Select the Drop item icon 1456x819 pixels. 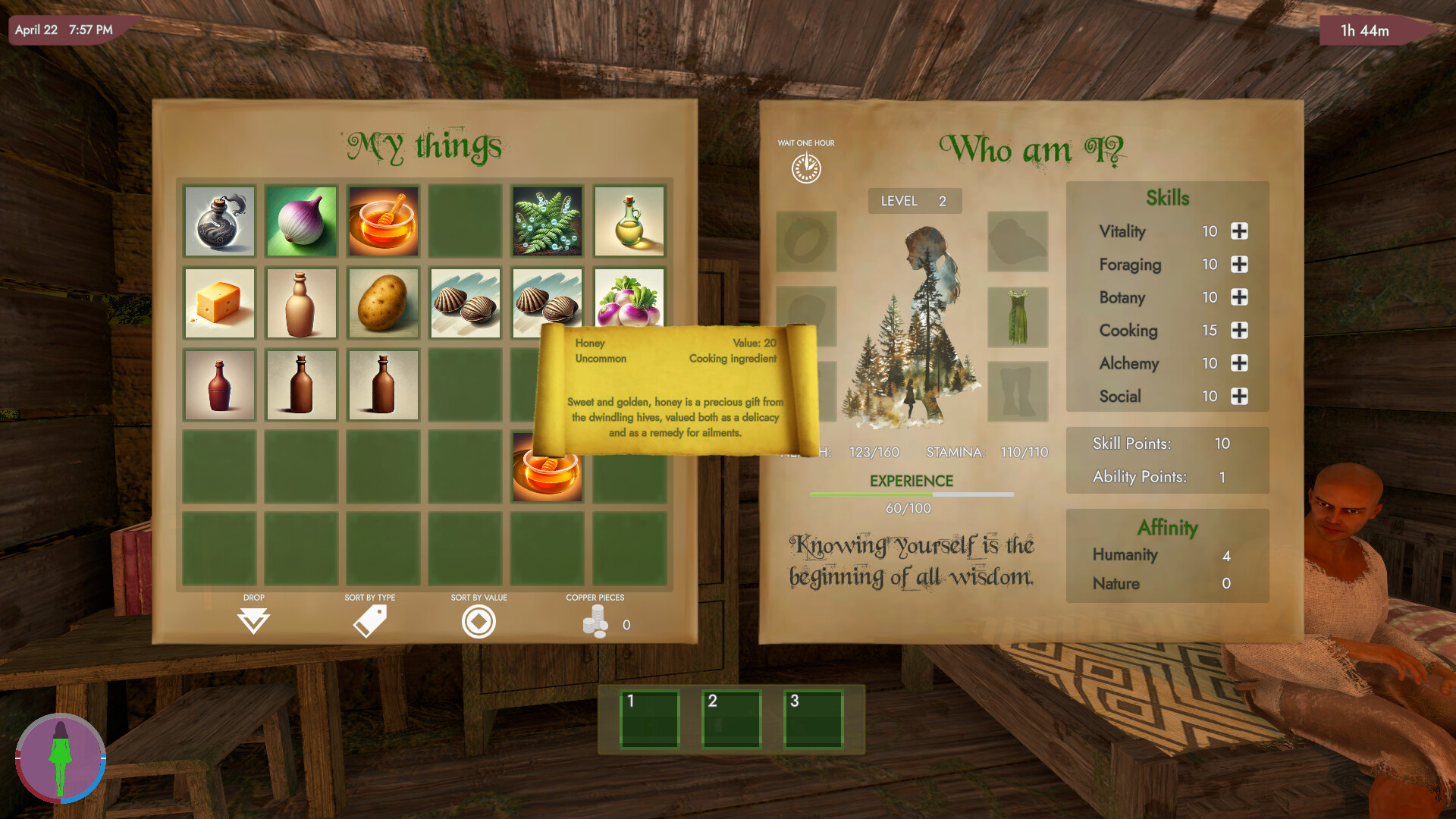(254, 622)
